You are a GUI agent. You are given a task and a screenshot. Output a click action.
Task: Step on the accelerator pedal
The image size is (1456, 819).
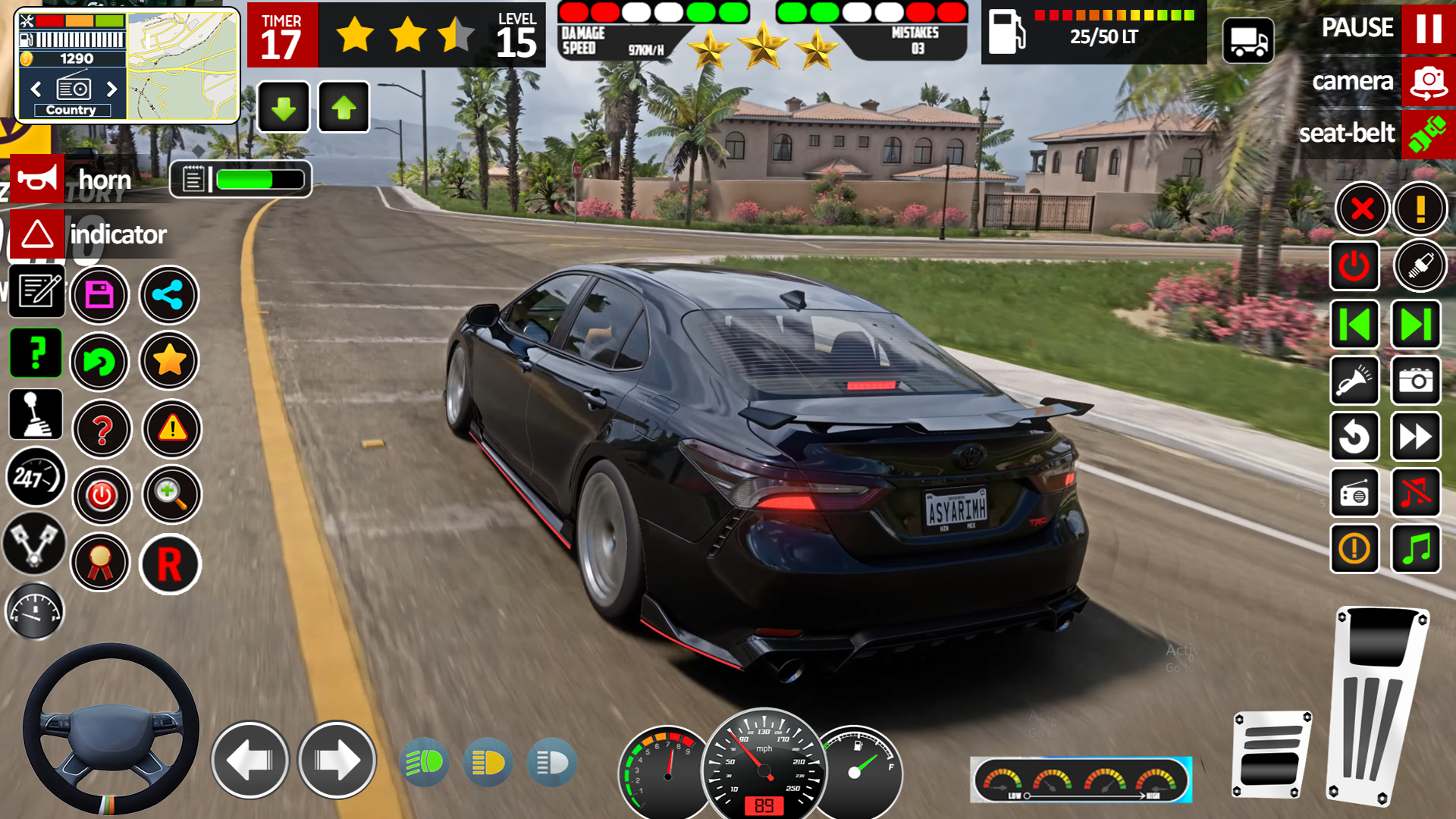pos(1376,705)
